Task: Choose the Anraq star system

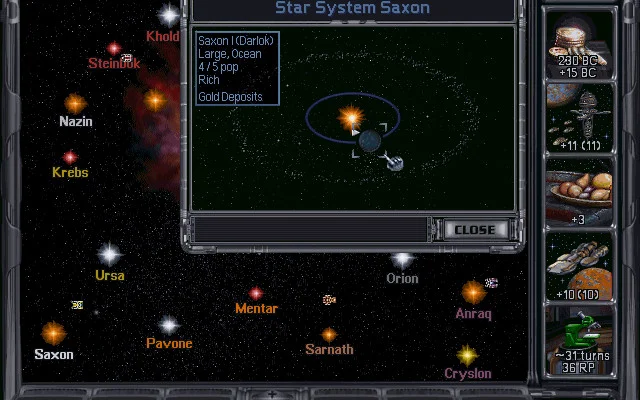Action: pyautogui.click(x=473, y=292)
